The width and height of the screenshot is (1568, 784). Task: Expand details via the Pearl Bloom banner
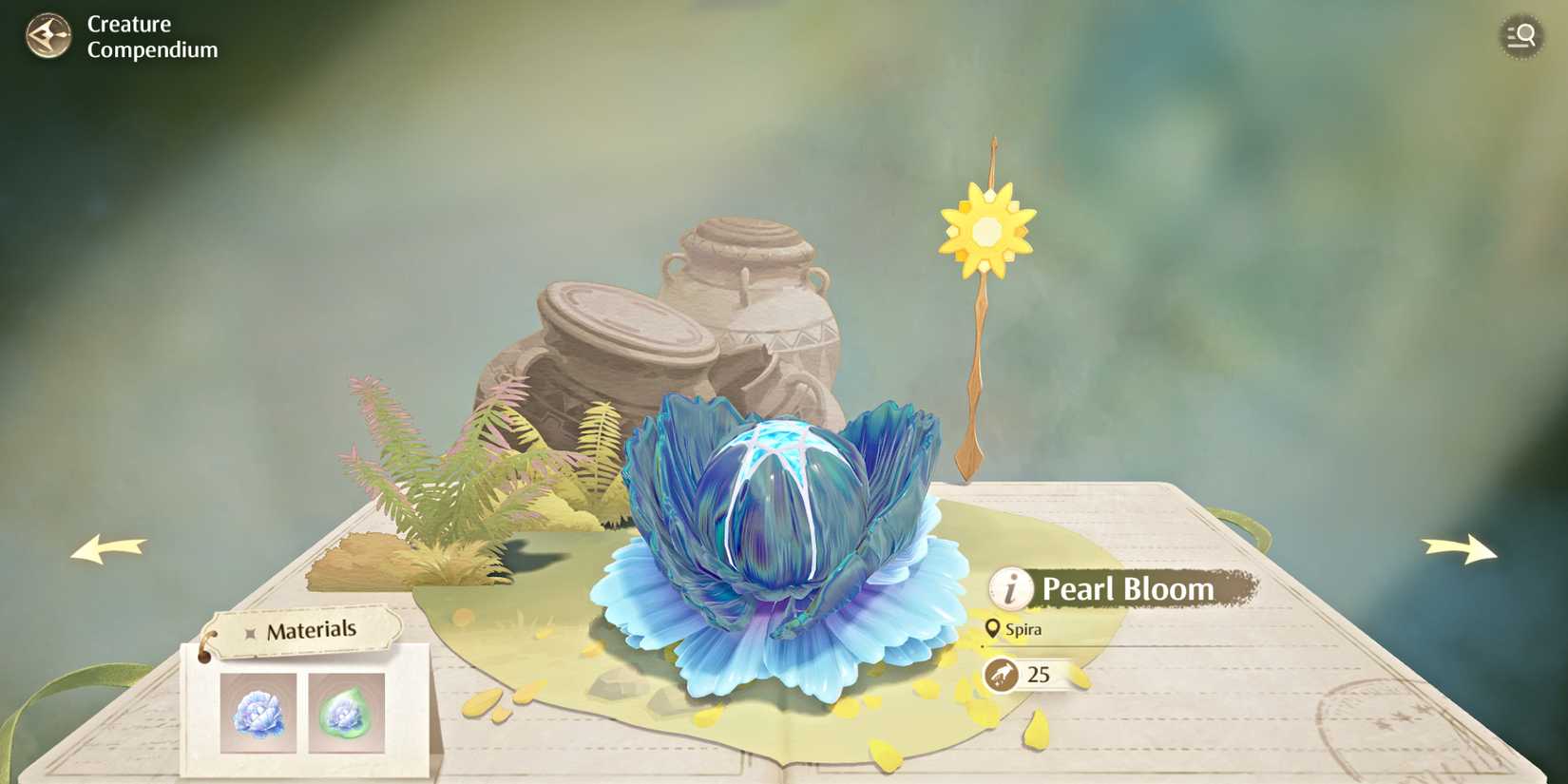[x=1126, y=588]
